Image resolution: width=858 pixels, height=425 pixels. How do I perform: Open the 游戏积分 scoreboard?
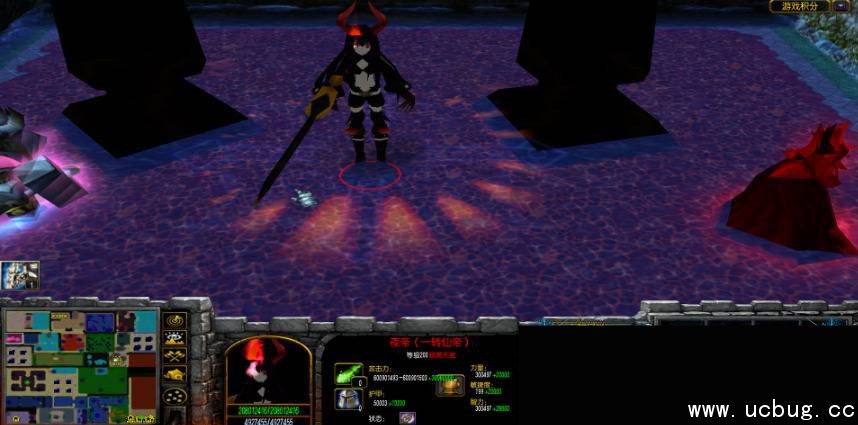point(801,6)
